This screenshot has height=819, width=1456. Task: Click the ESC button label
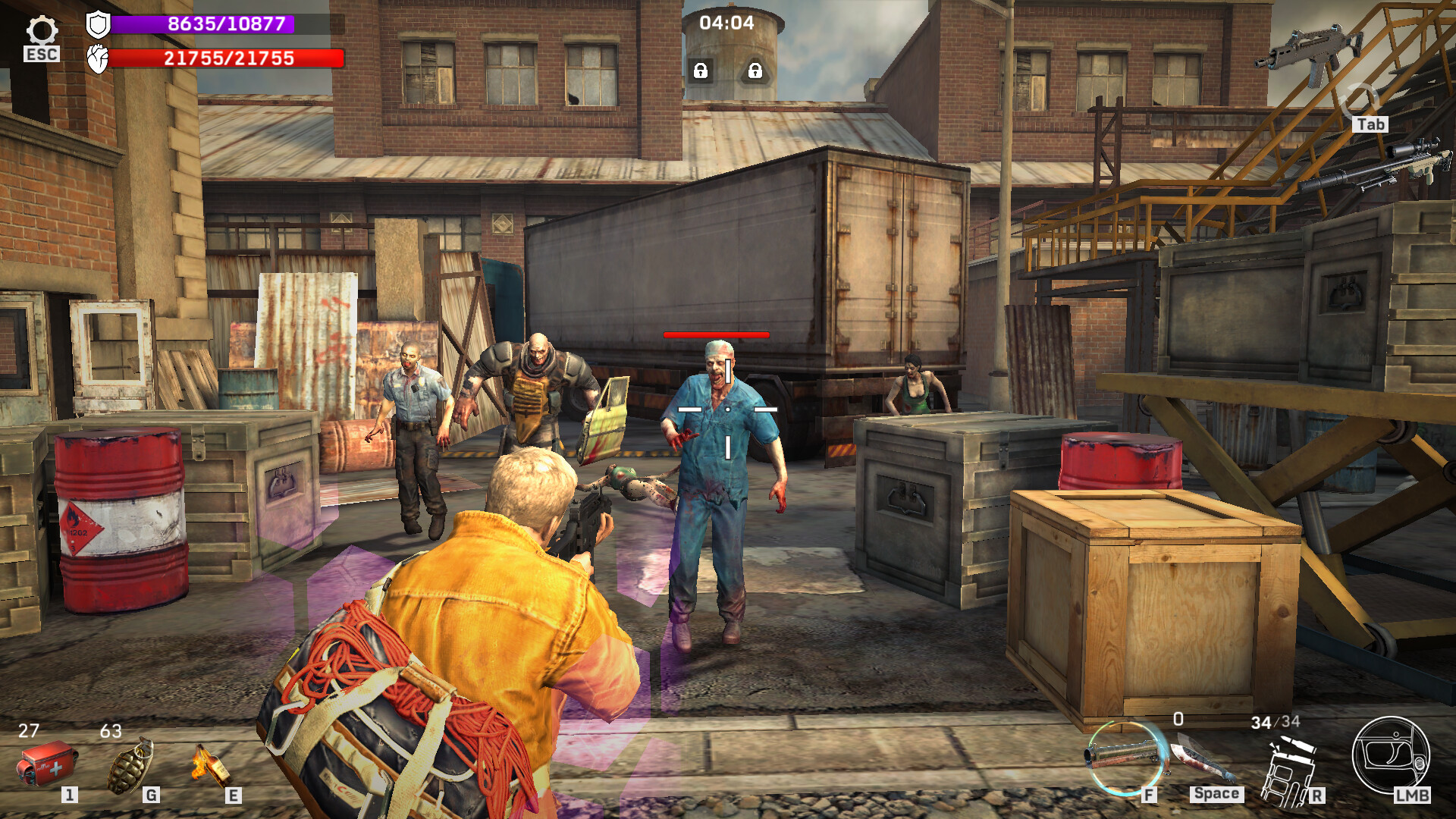click(42, 54)
